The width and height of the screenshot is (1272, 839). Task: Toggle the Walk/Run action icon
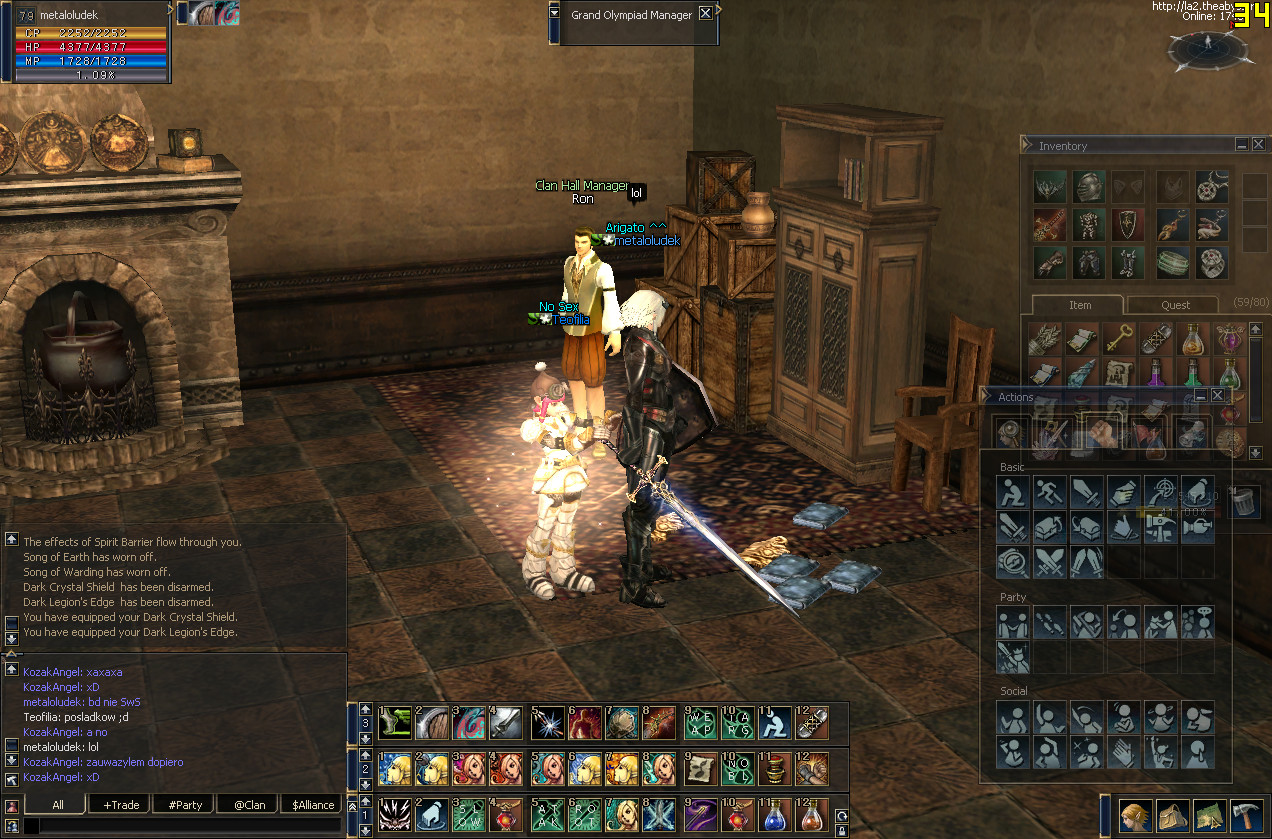(x=1048, y=491)
